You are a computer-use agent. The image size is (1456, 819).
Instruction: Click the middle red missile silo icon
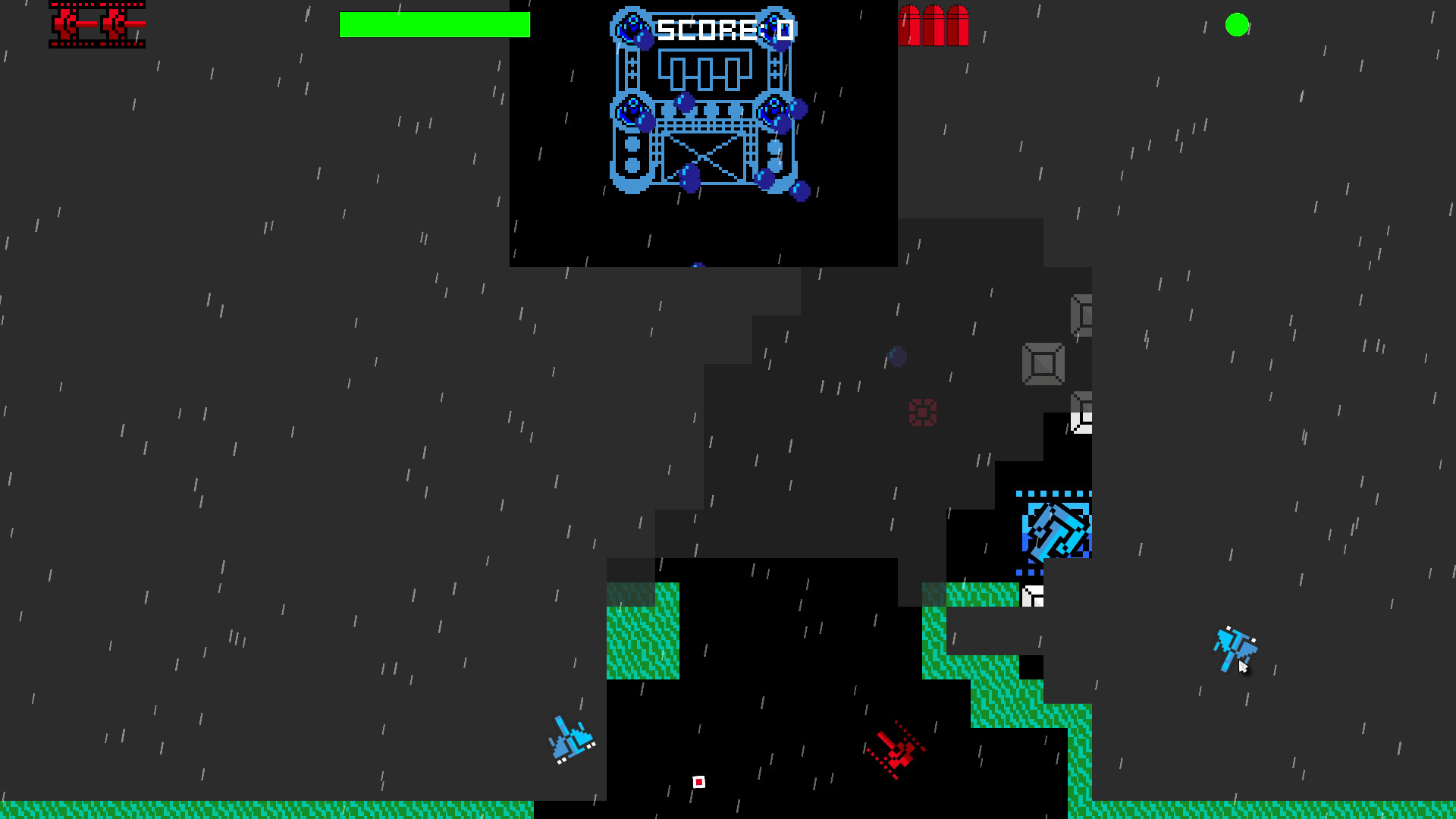pos(934,27)
